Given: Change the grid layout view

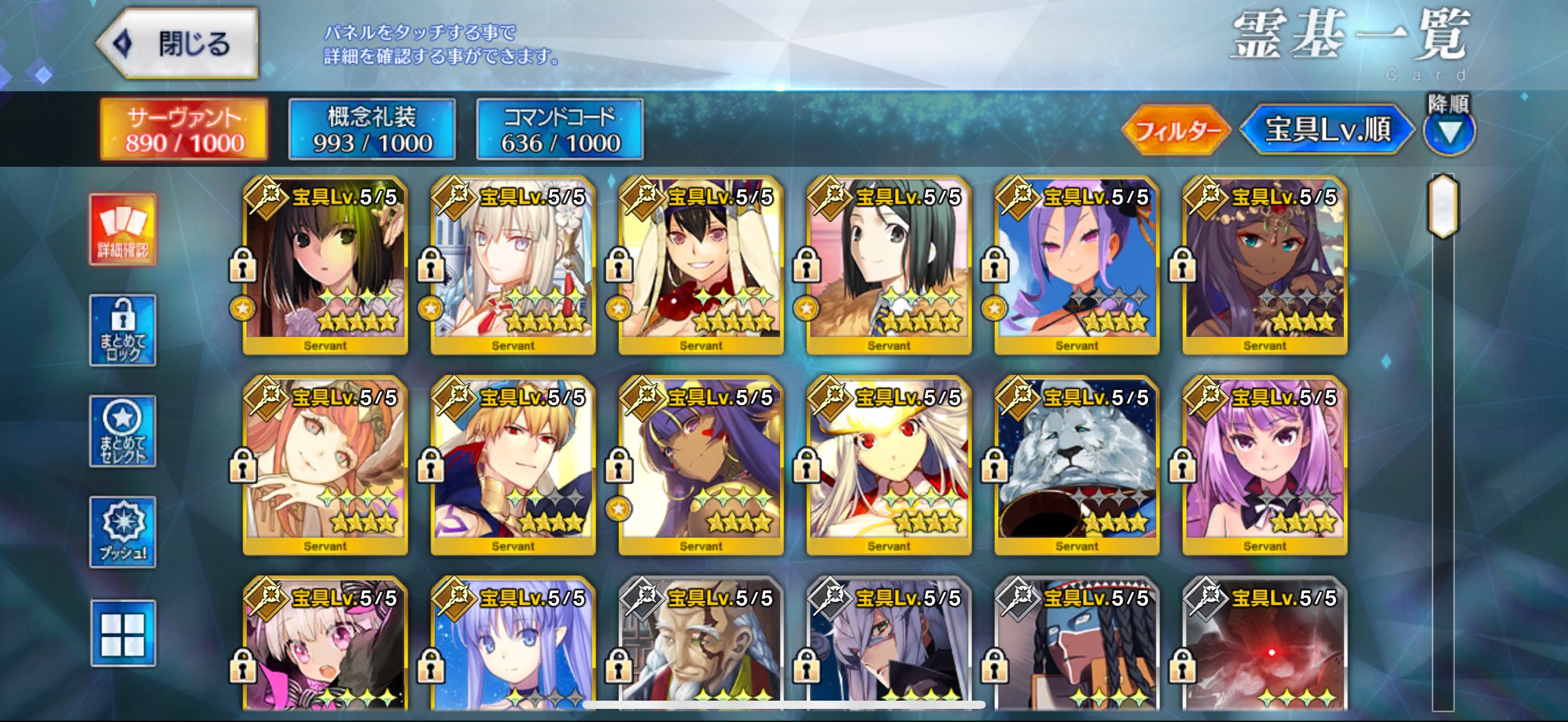Looking at the screenshot, I should tap(123, 634).
